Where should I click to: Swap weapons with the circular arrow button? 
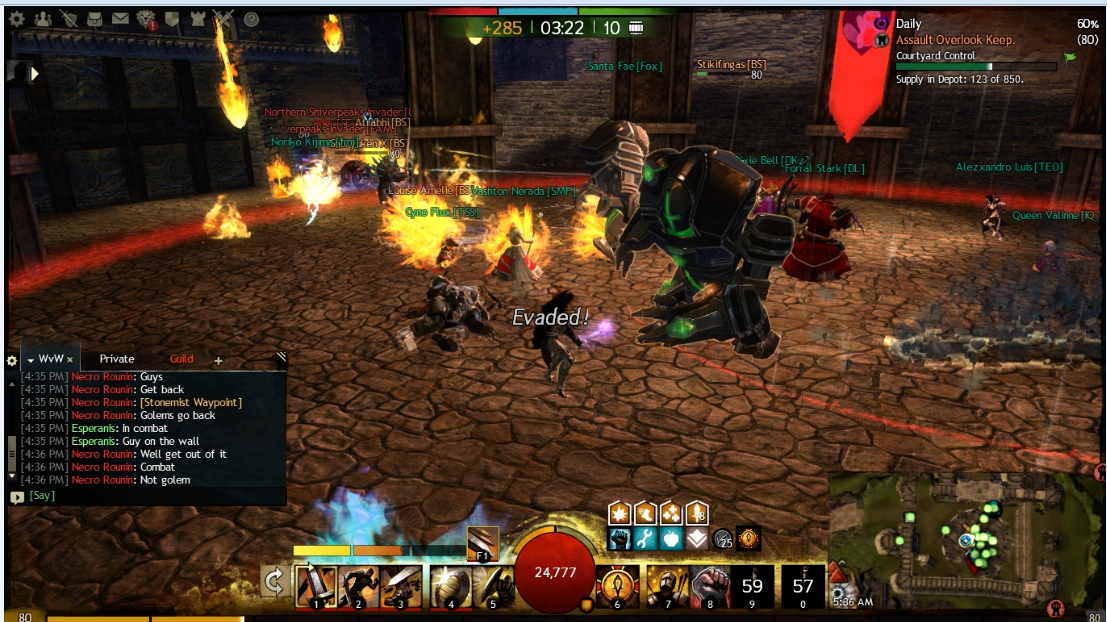click(273, 581)
